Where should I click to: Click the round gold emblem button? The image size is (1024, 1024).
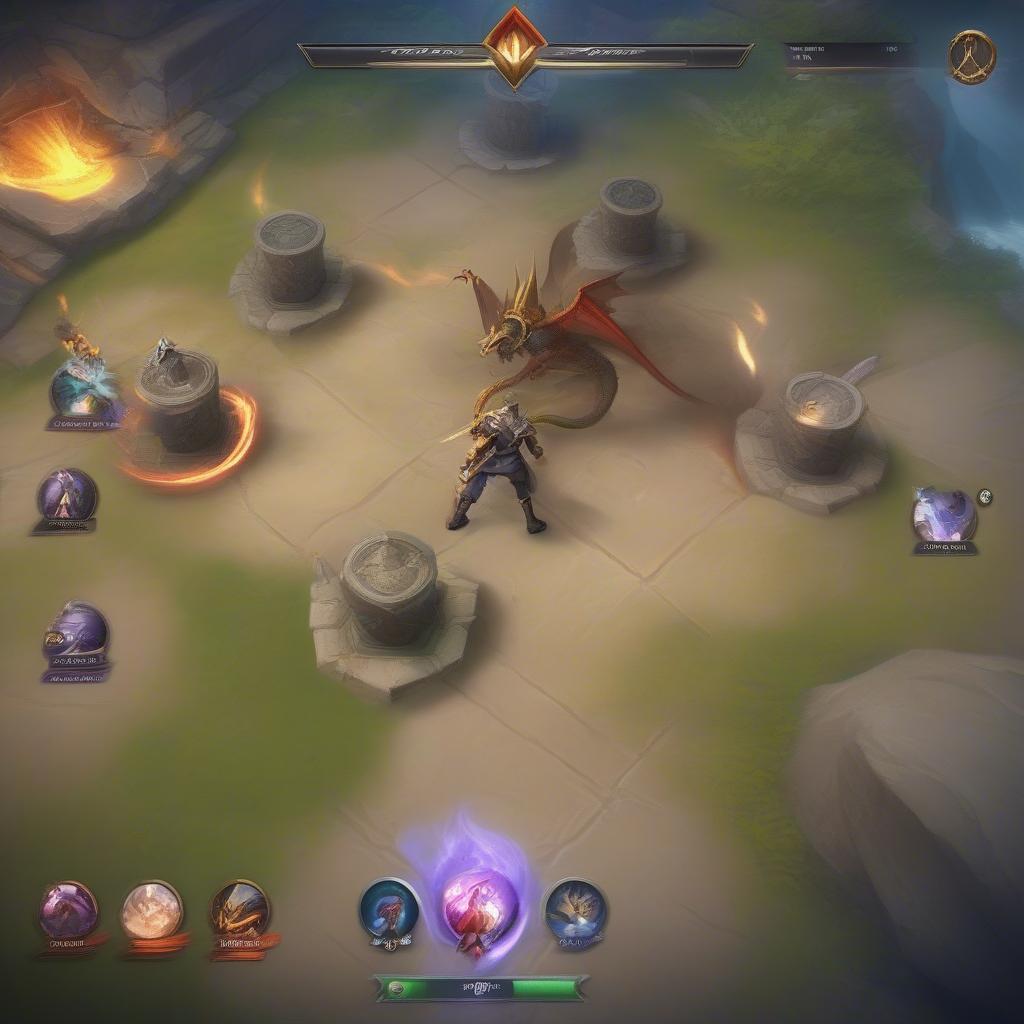971,57
